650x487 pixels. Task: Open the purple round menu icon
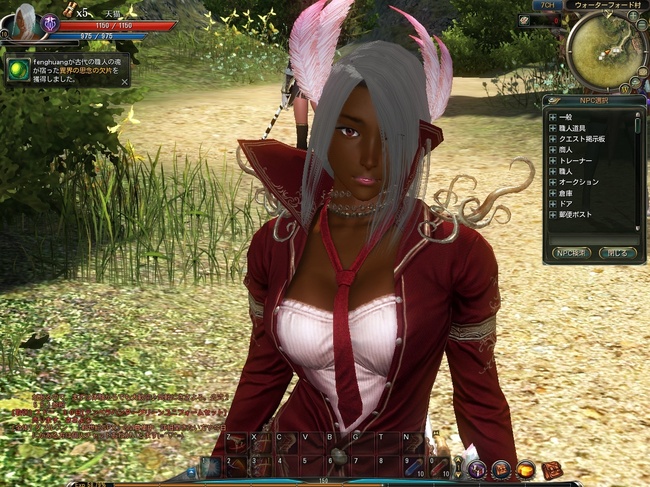point(476,468)
